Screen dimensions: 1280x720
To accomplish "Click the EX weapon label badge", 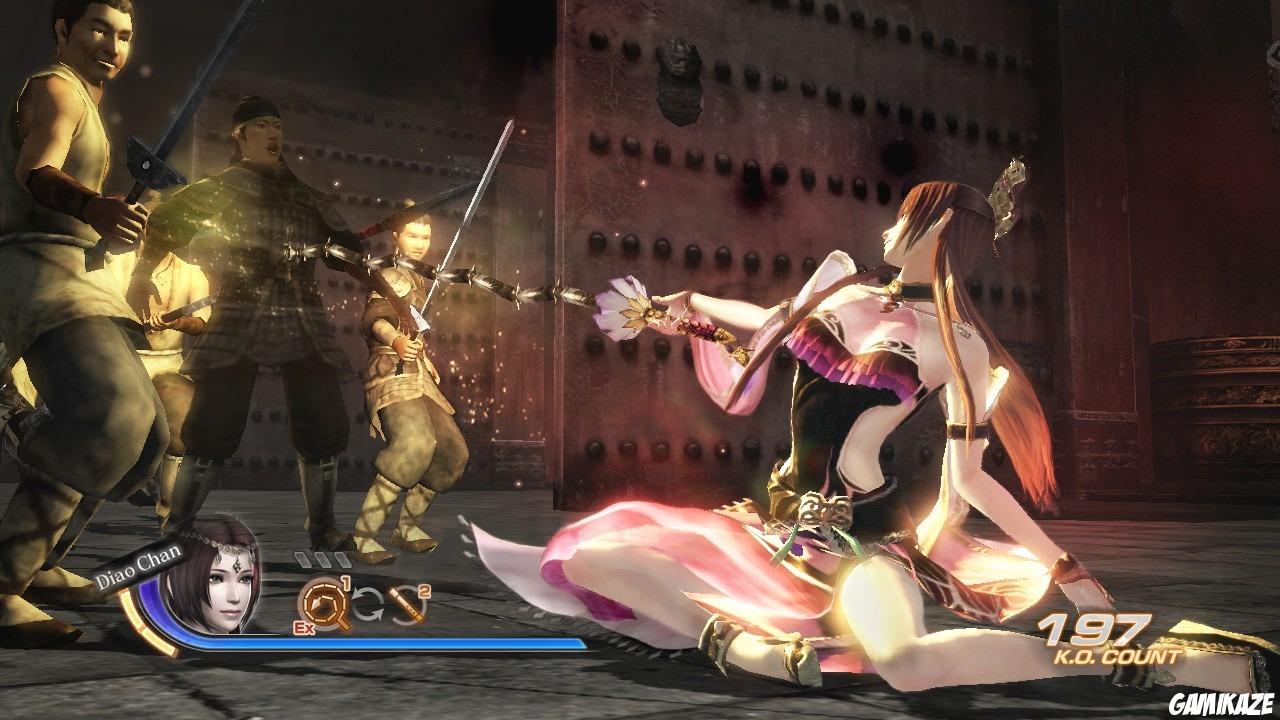I will (304, 627).
